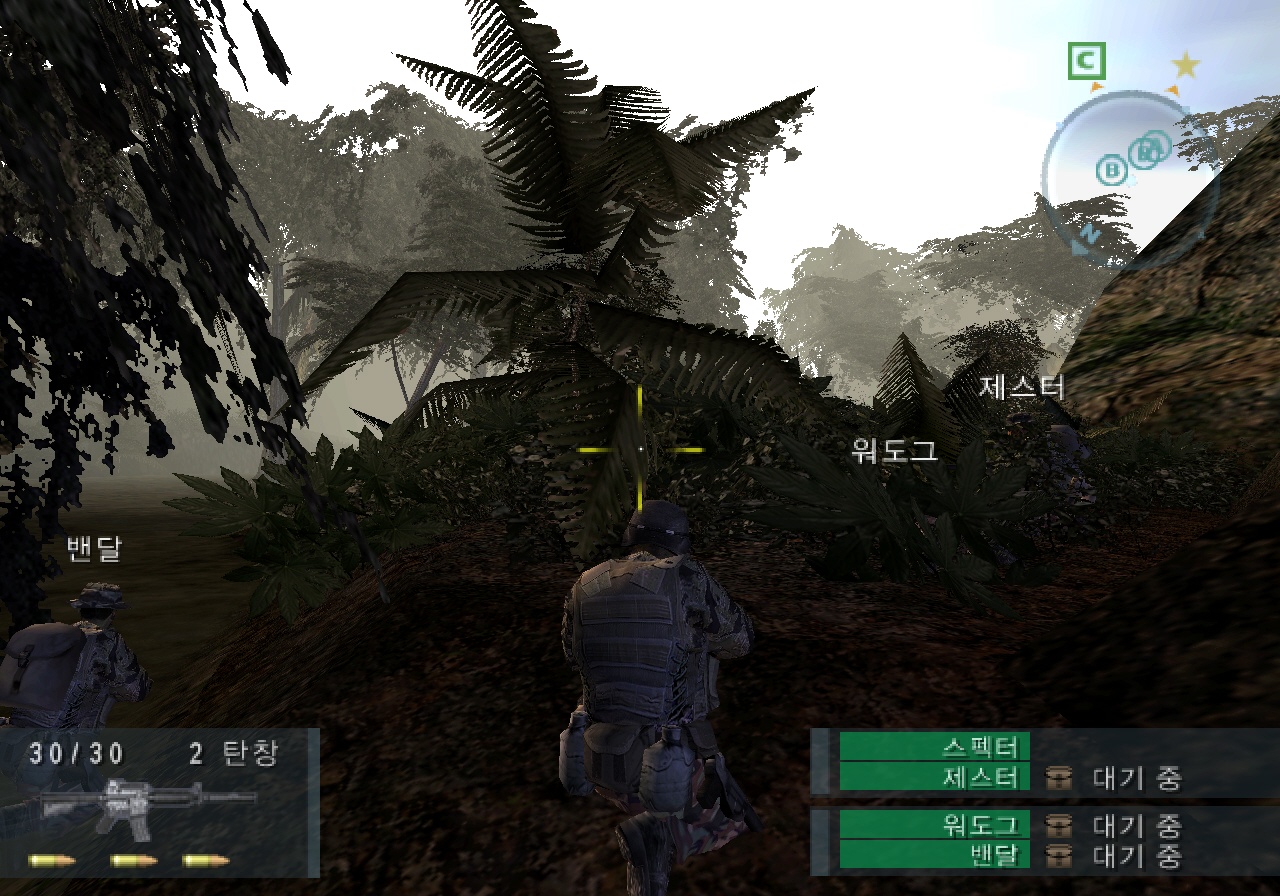The image size is (1280, 896).
Task: Click the green C objective marker
Action: (x=1085, y=63)
